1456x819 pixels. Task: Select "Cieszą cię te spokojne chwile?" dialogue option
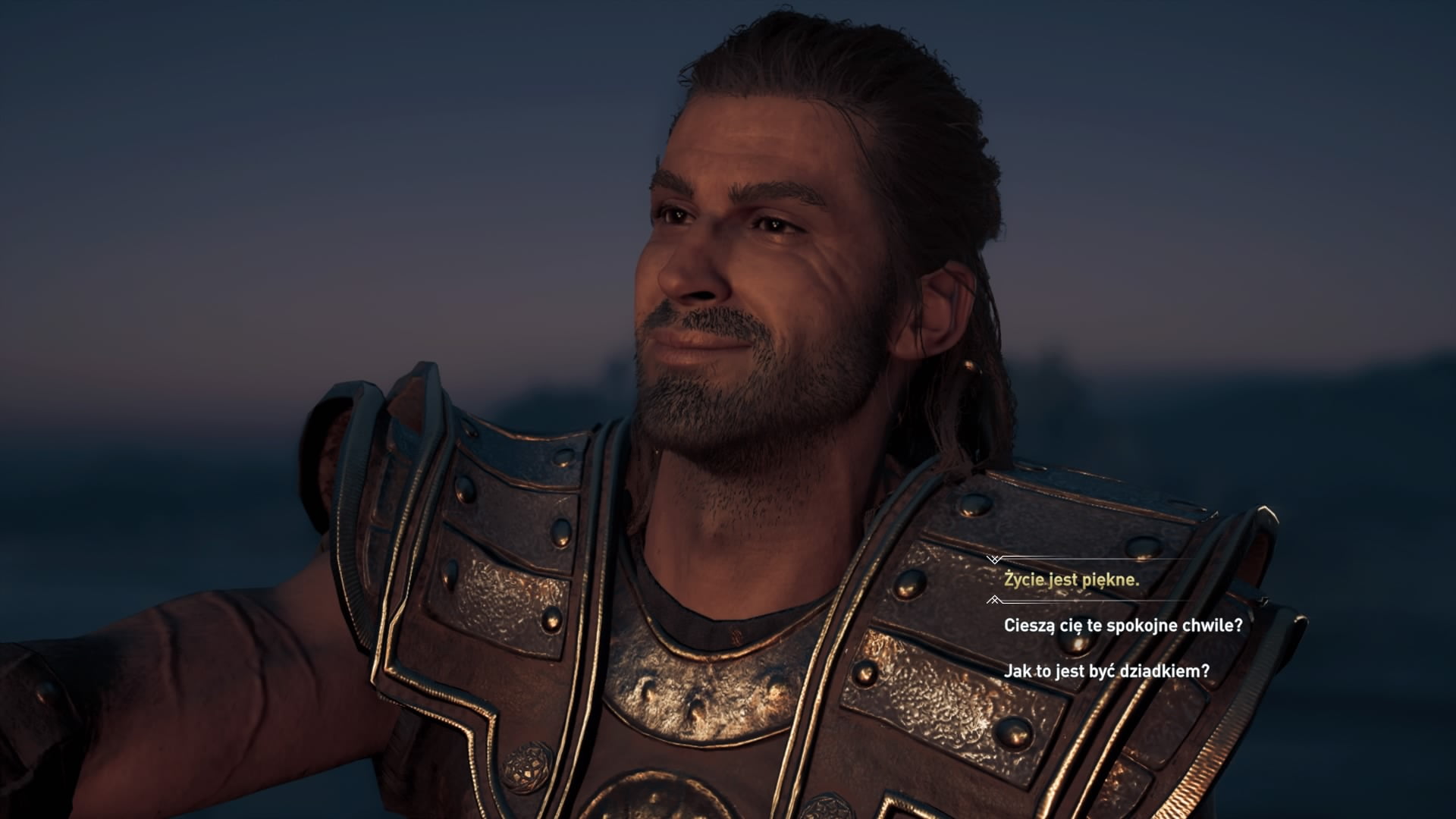pyautogui.click(x=1122, y=626)
